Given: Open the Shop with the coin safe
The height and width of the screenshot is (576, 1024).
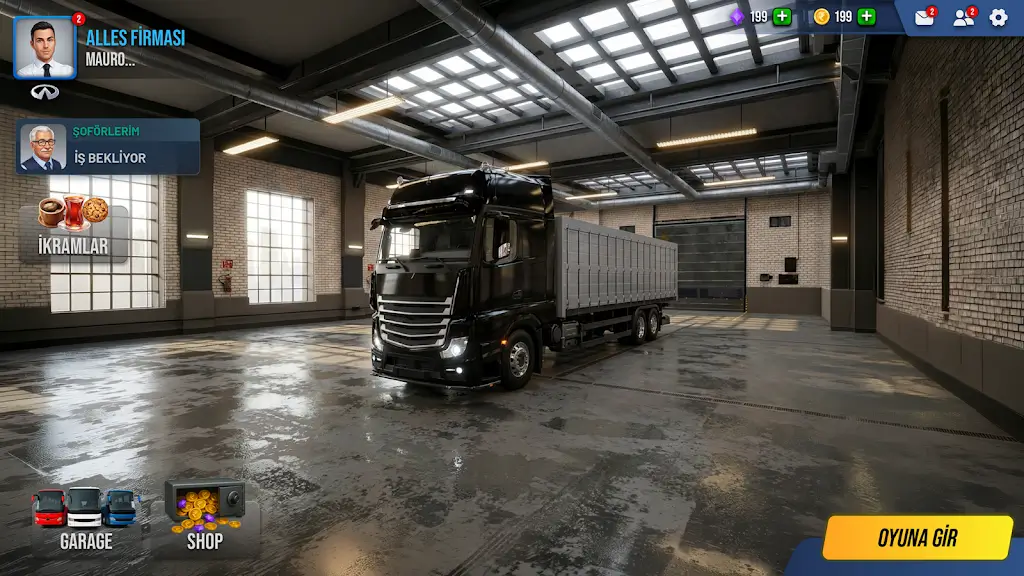Looking at the screenshot, I should click(x=205, y=518).
